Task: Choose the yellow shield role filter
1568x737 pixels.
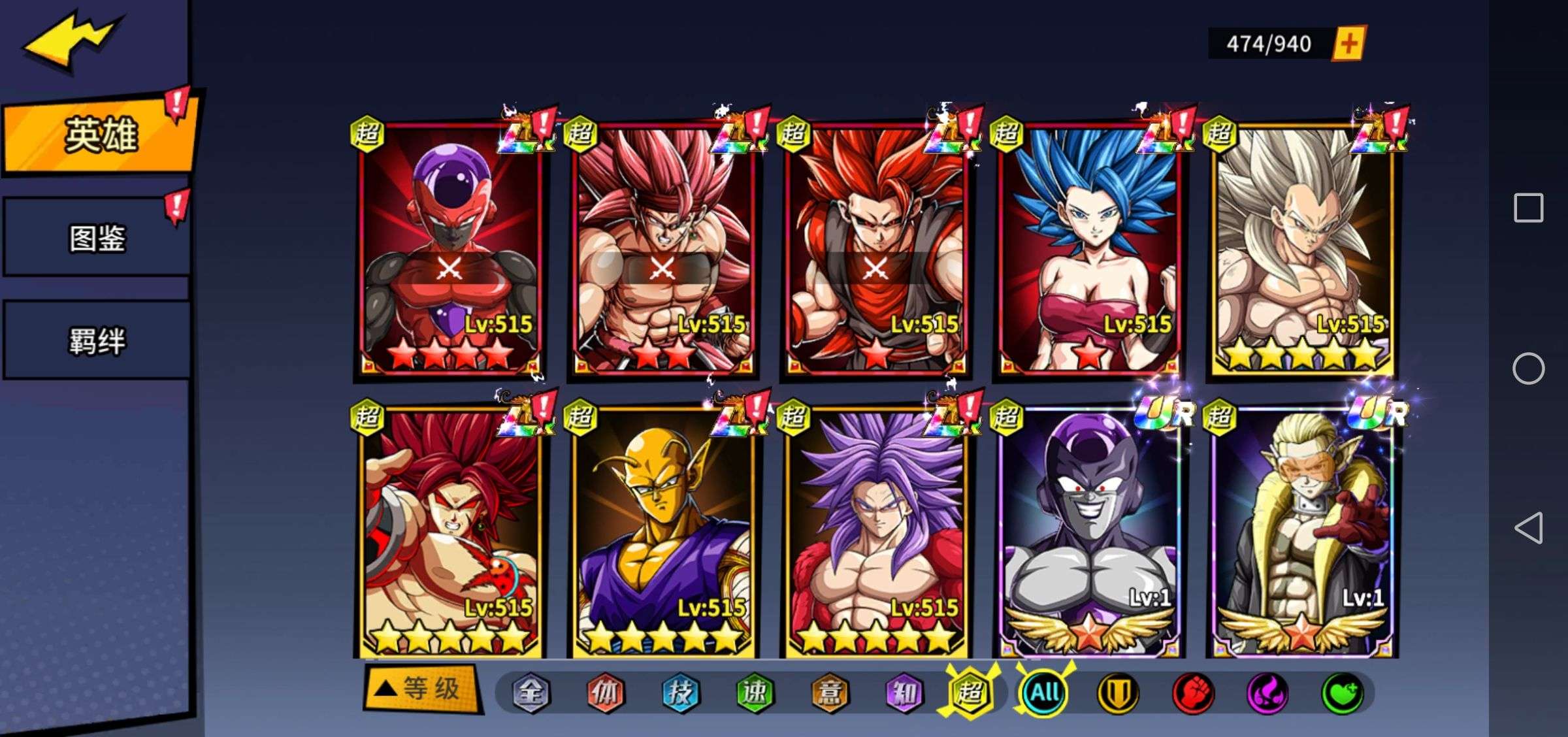Action: click(1118, 693)
